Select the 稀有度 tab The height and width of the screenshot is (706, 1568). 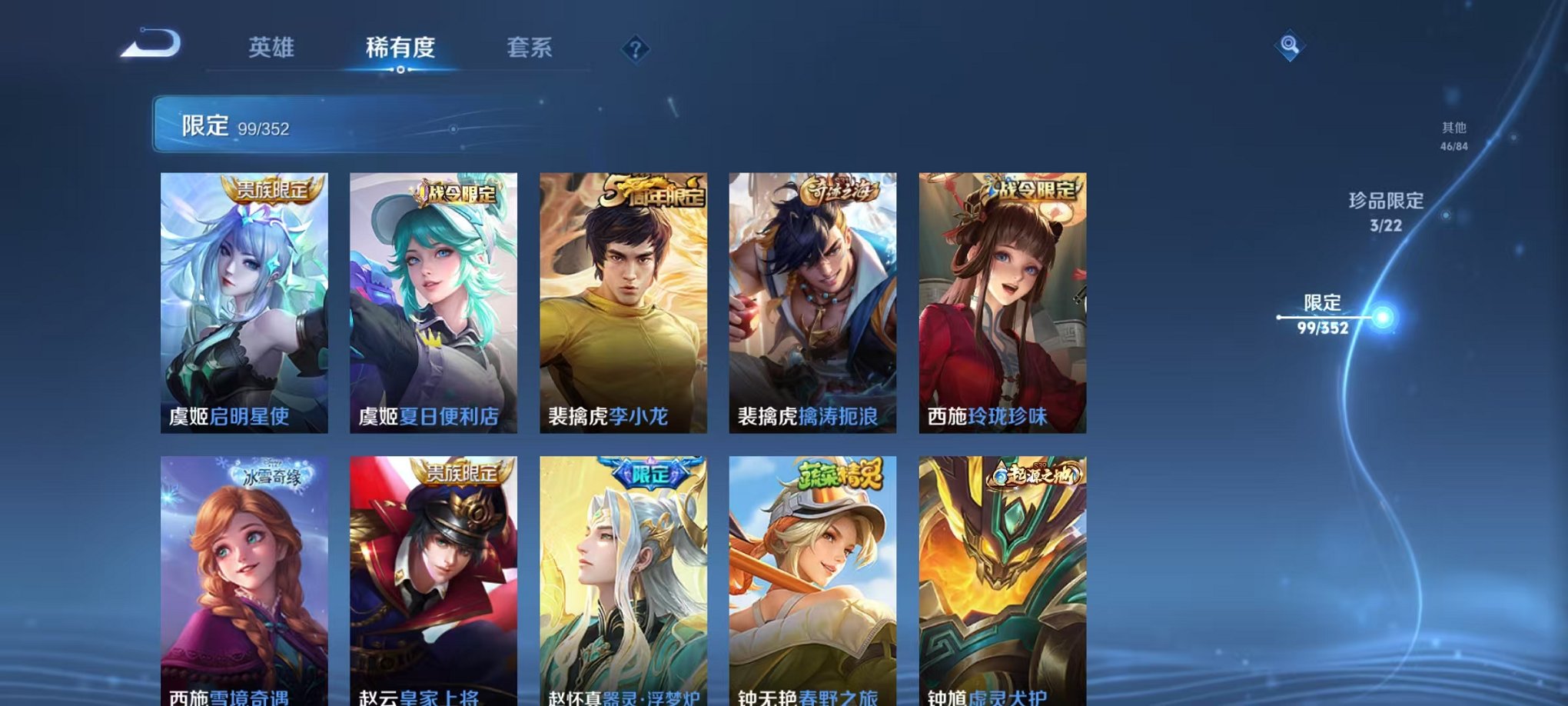400,48
